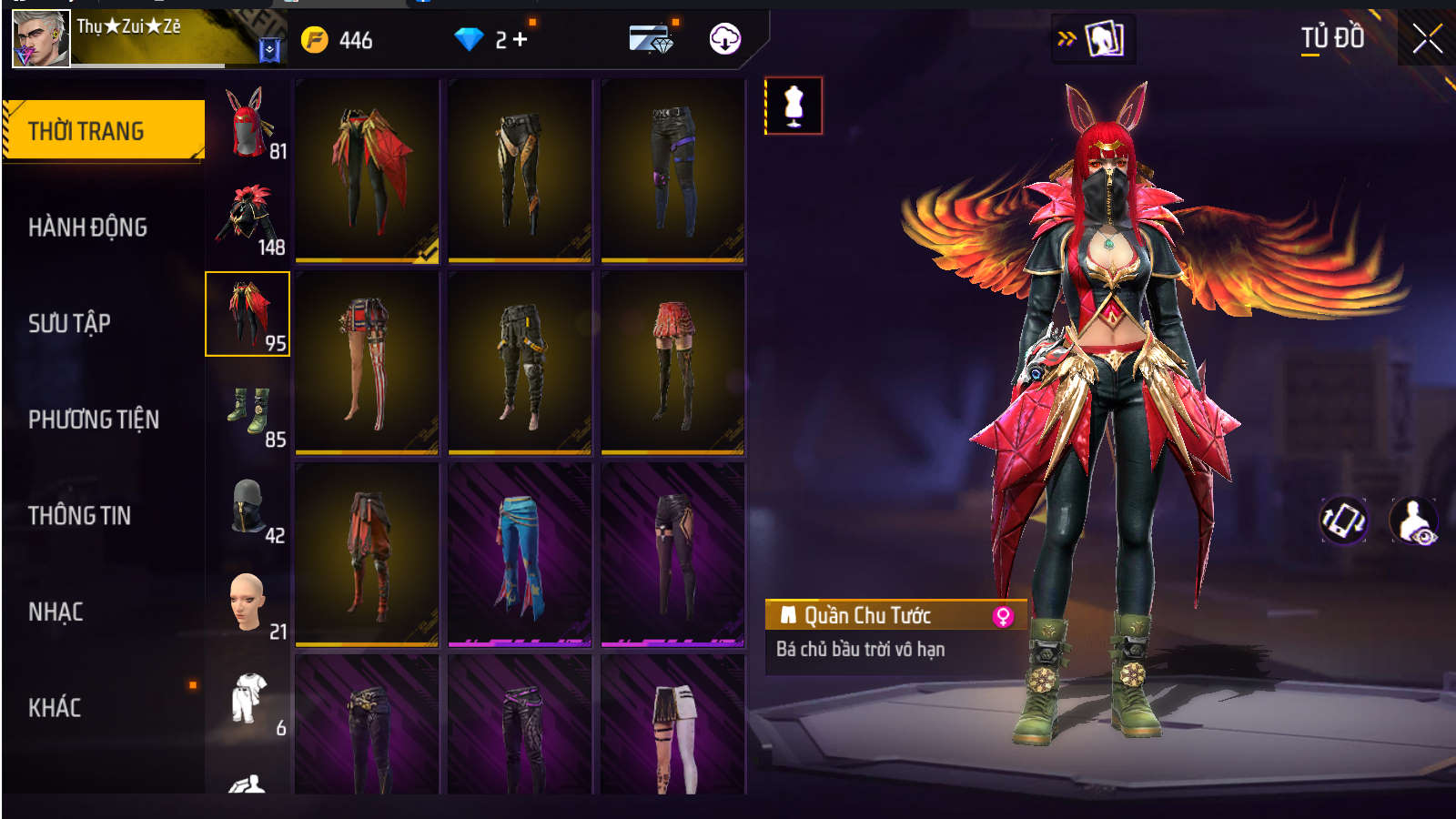Image resolution: width=1456 pixels, height=819 pixels.
Task: Choose the green boots category
Action: click(x=248, y=413)
